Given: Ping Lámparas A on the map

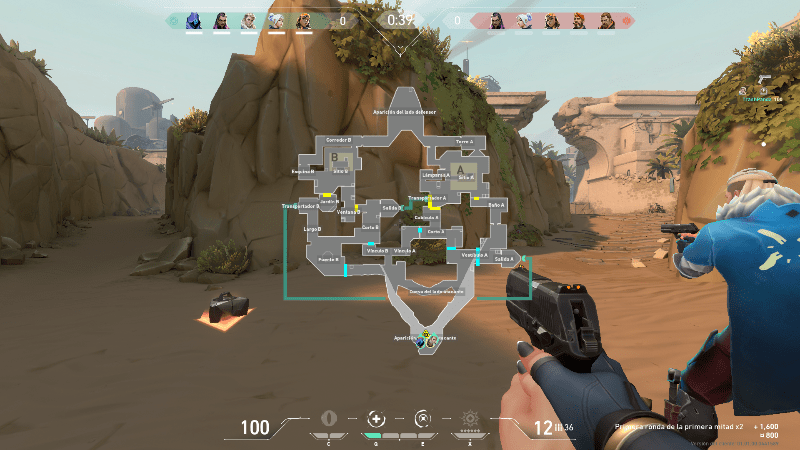Looking at the screenshot, I should click(436, 174).
